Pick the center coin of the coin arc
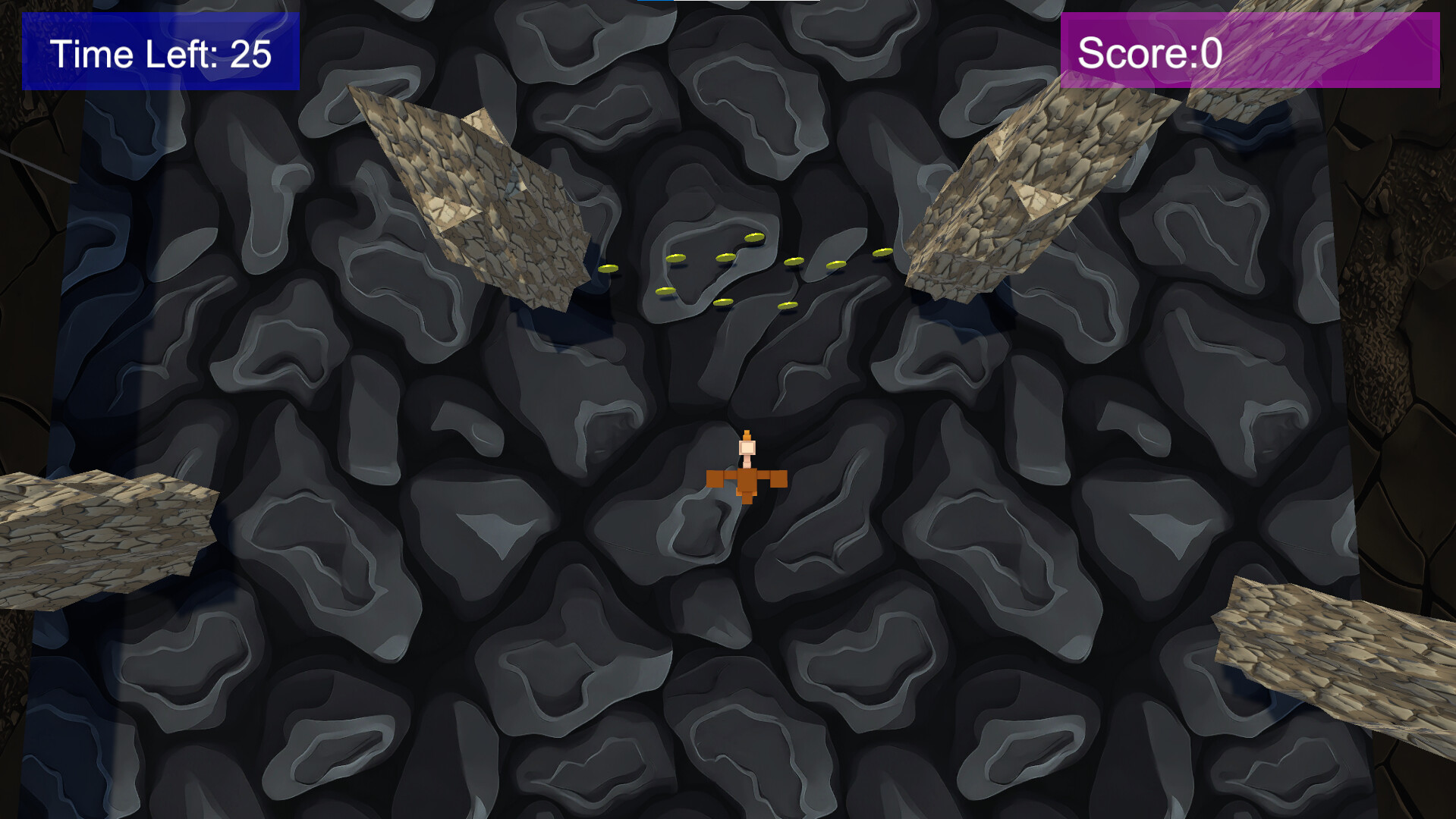 coord(725,256)
